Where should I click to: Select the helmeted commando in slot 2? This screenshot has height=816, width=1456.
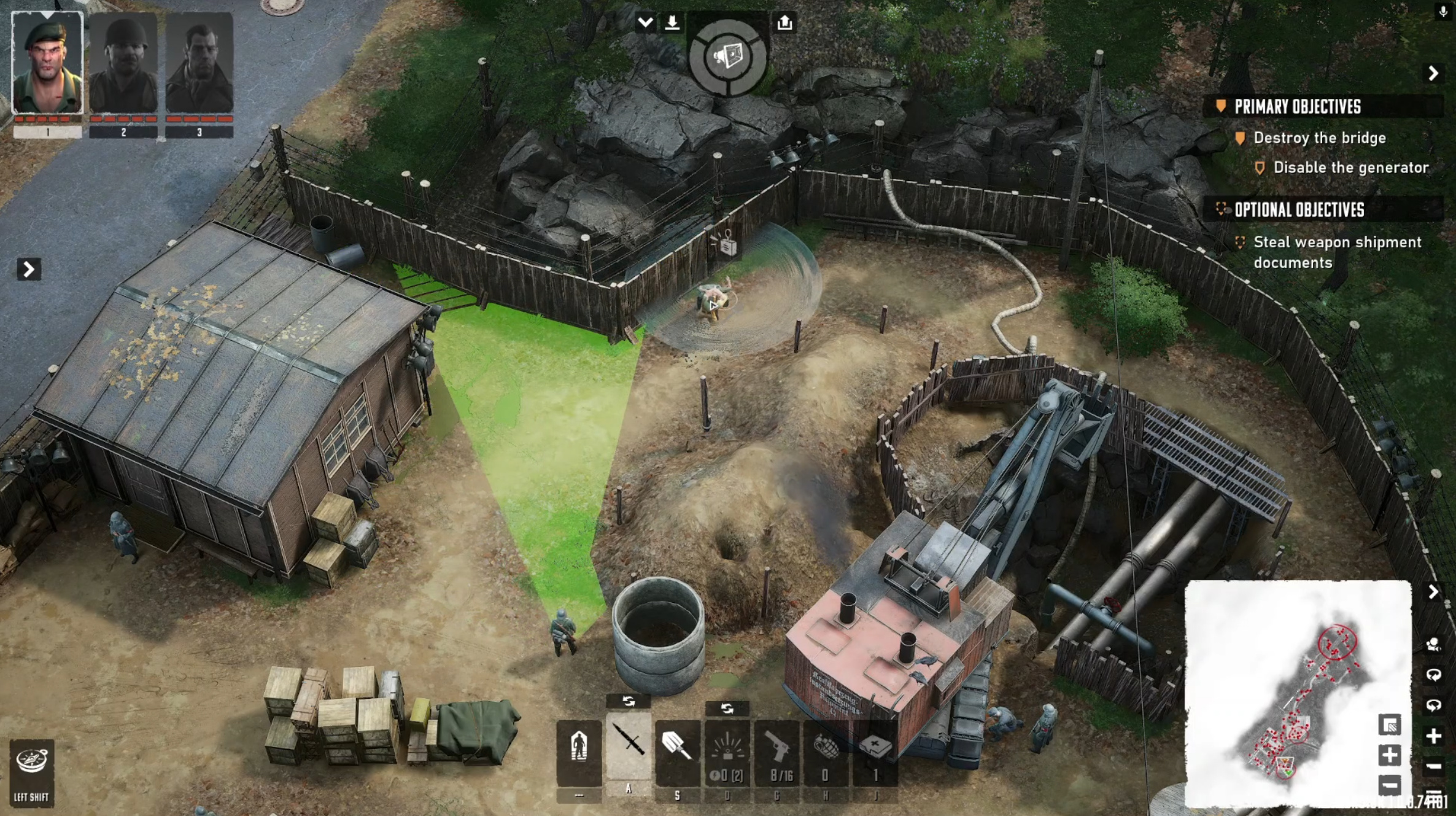click(x=123, y=63)
